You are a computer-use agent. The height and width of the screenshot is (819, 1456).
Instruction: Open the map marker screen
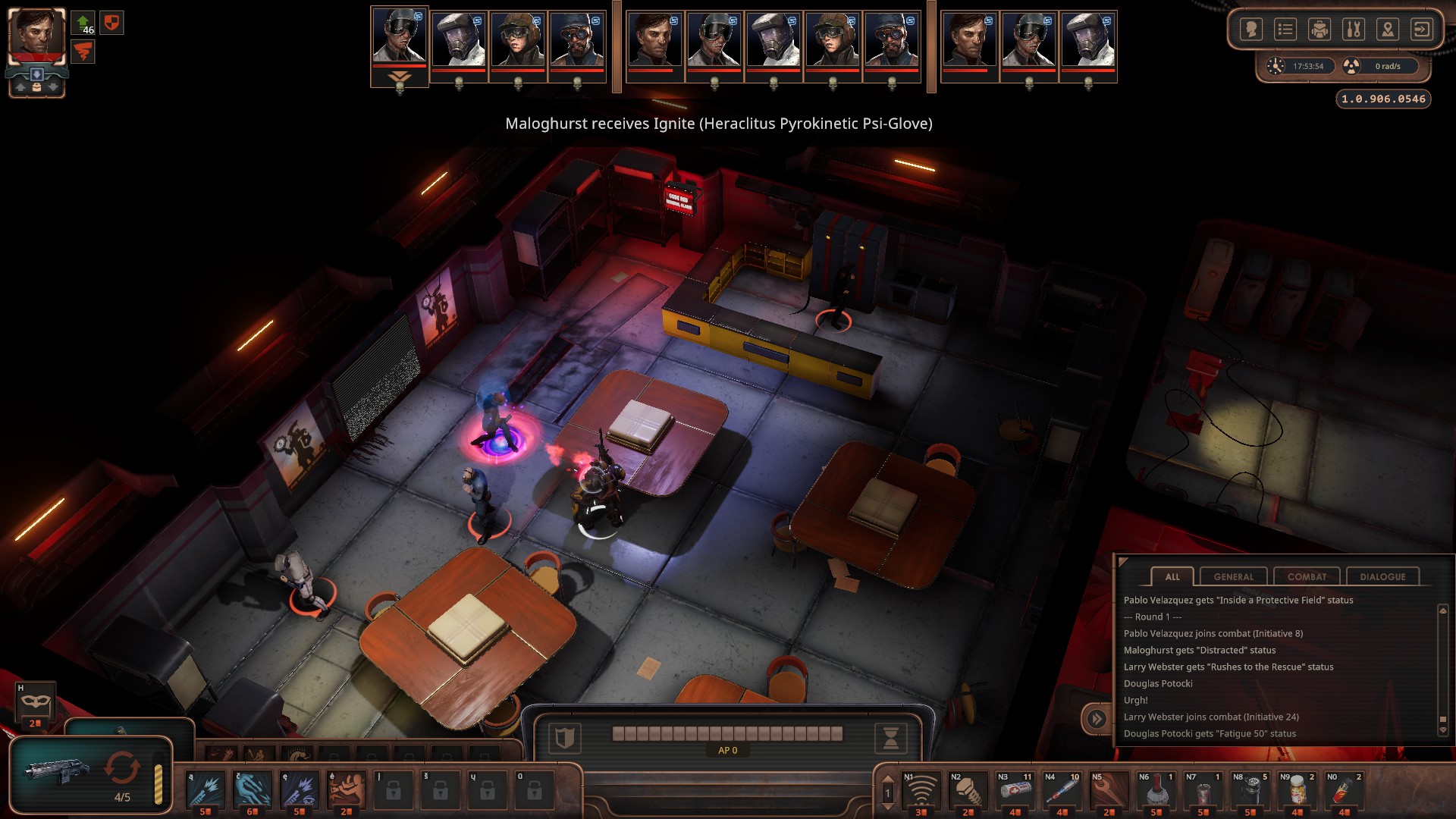point(1387,30)
